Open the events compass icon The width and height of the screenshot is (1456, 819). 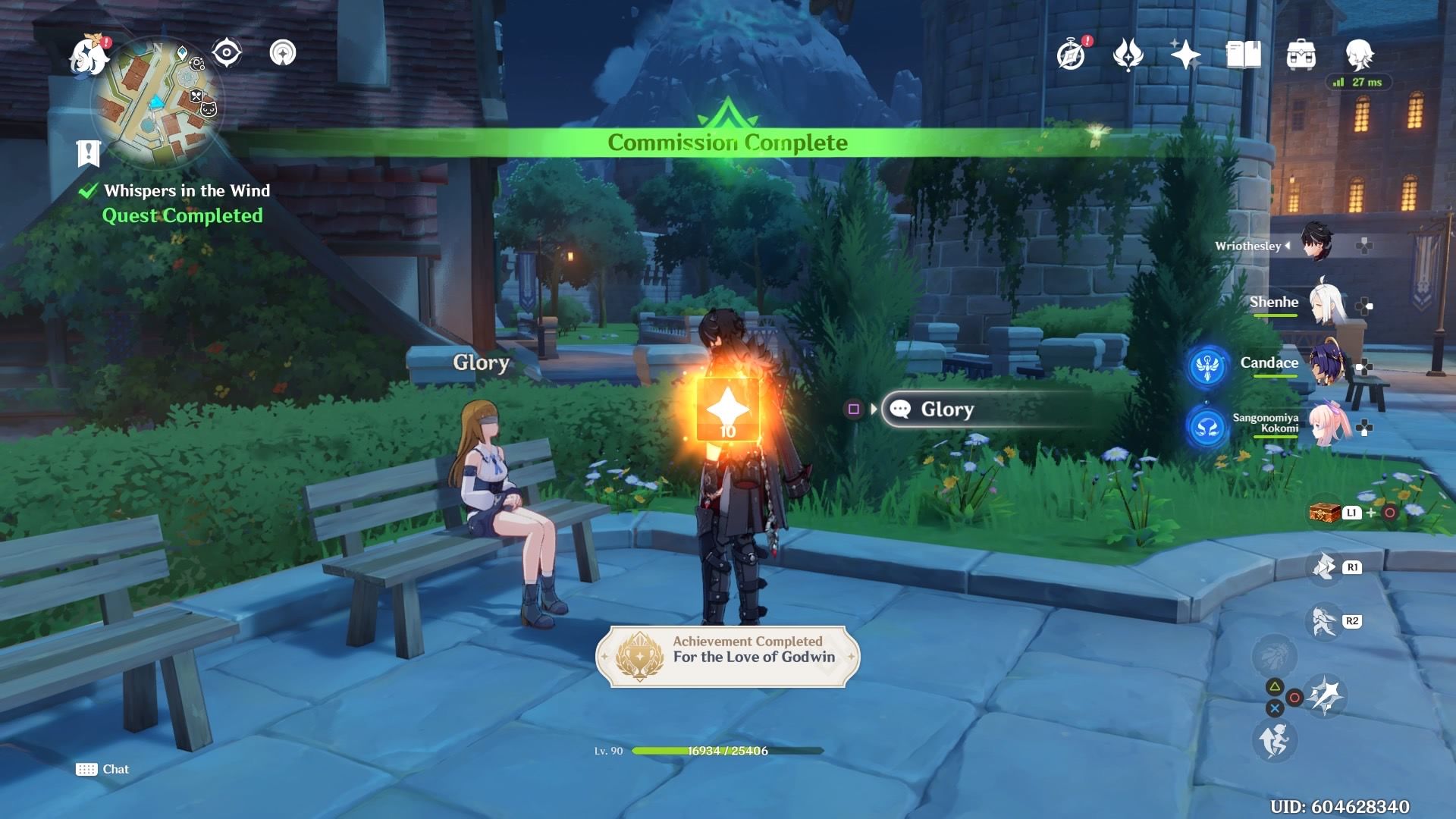[x=1071, y=55]
